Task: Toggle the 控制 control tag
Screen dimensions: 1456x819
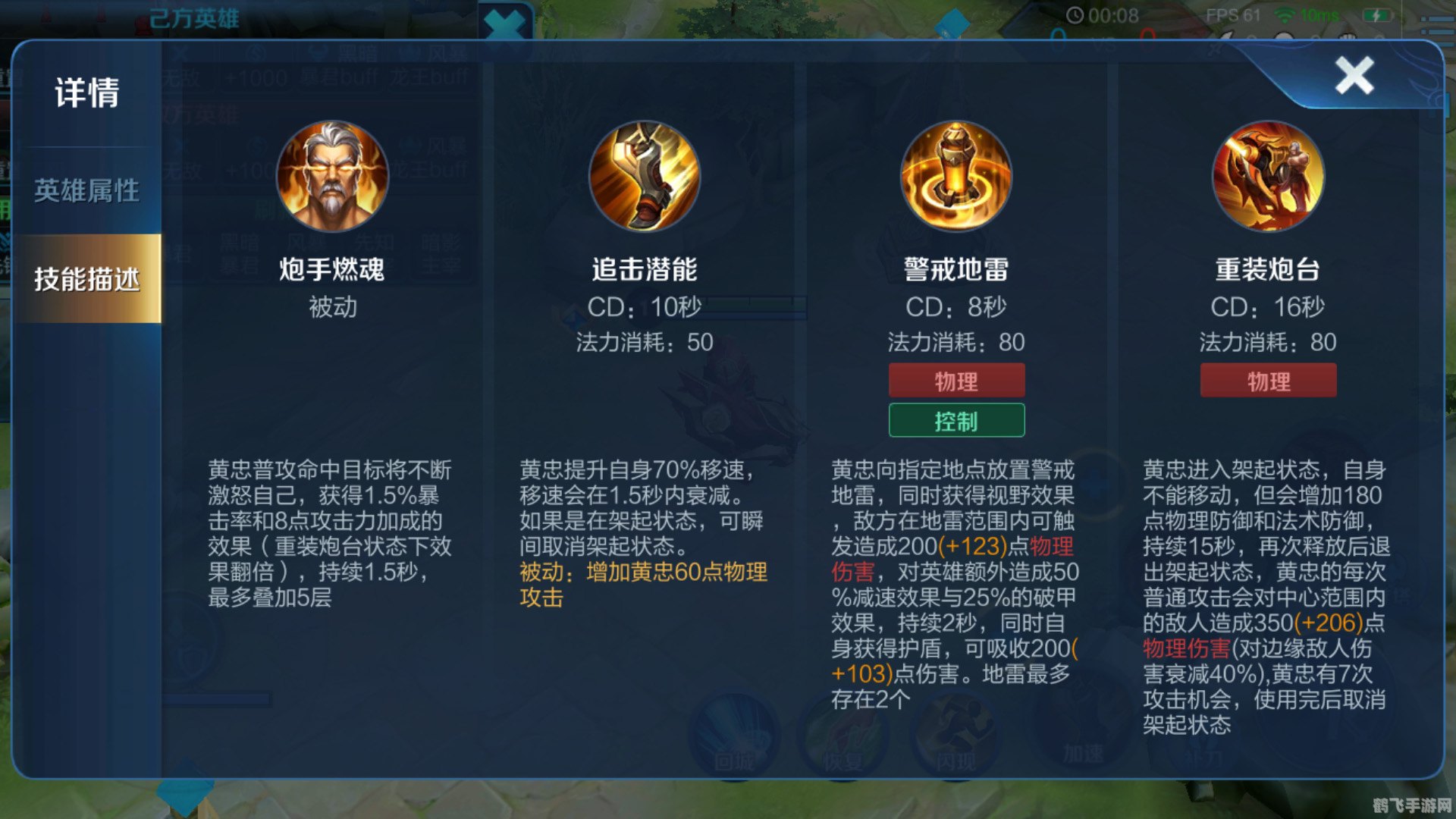Action: [x=957, y=419]
